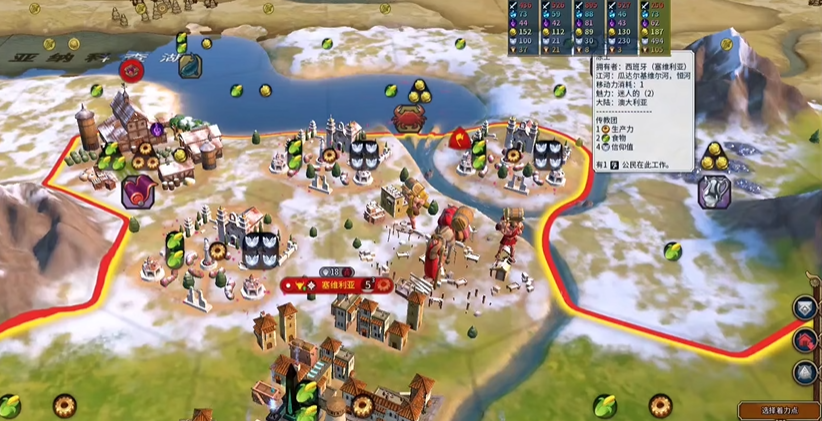Click the red district pin above the lake

pos(131,70)
